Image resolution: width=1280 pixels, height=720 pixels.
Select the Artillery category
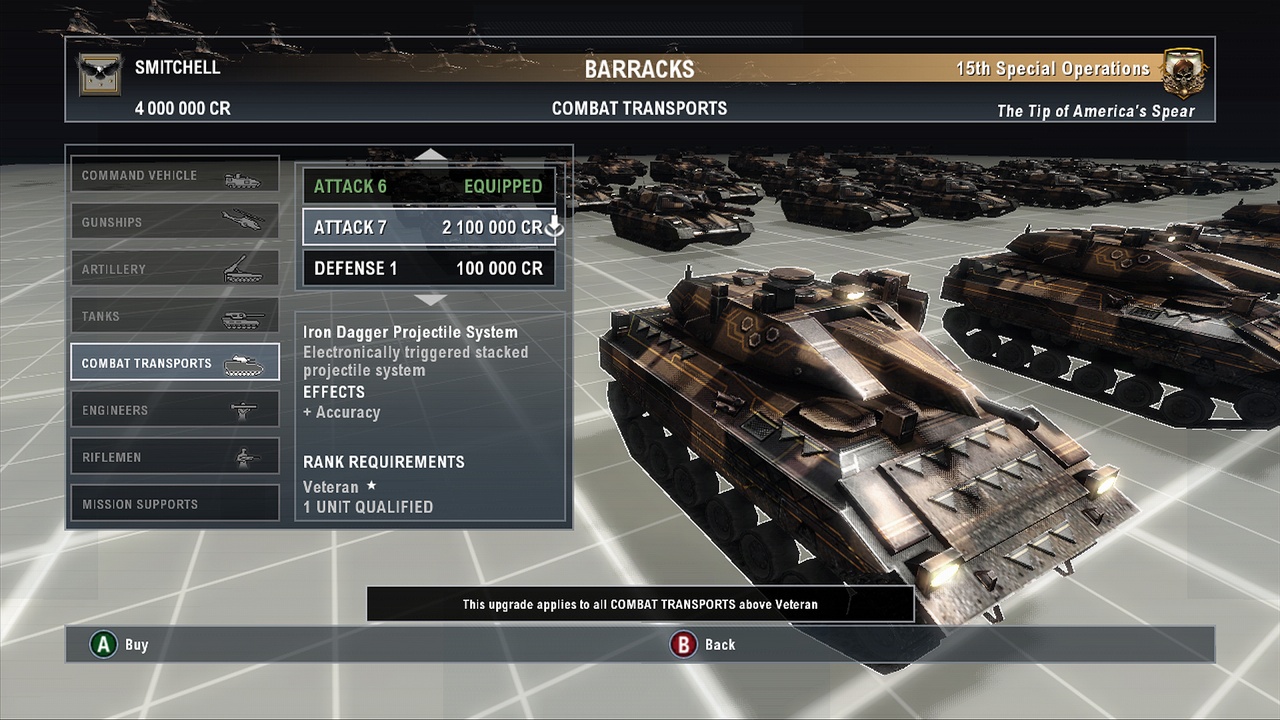pos(174,270)
